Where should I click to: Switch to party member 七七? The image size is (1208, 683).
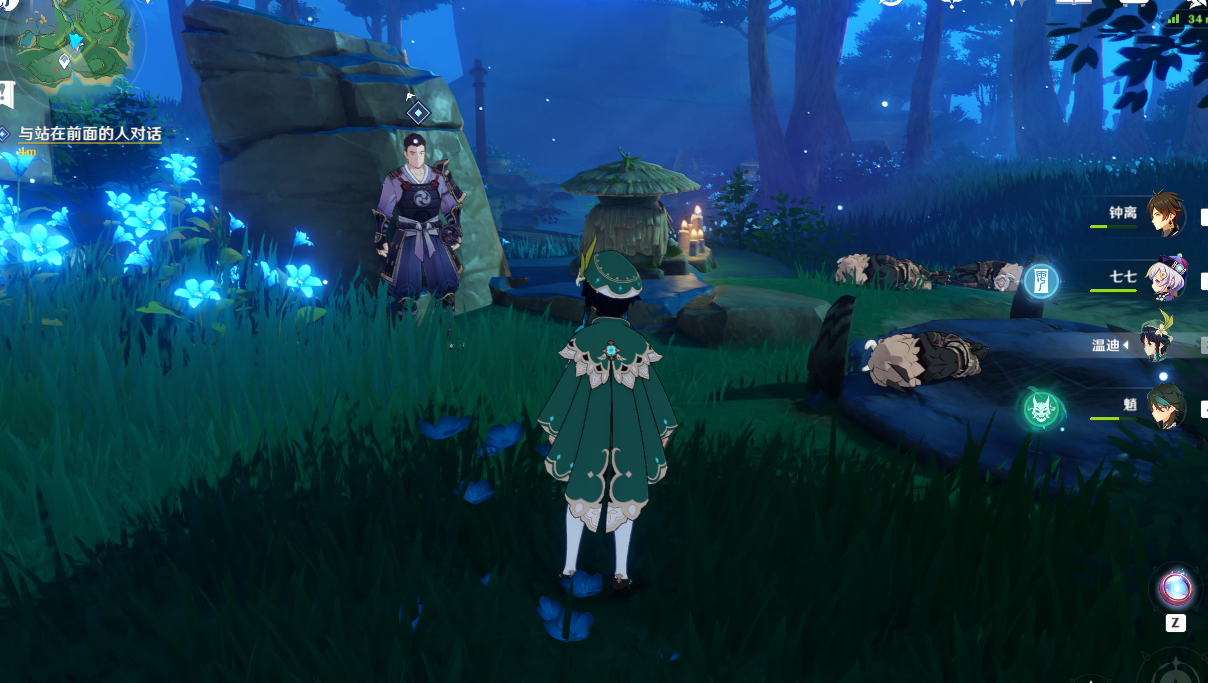[x=1164, y=277]
